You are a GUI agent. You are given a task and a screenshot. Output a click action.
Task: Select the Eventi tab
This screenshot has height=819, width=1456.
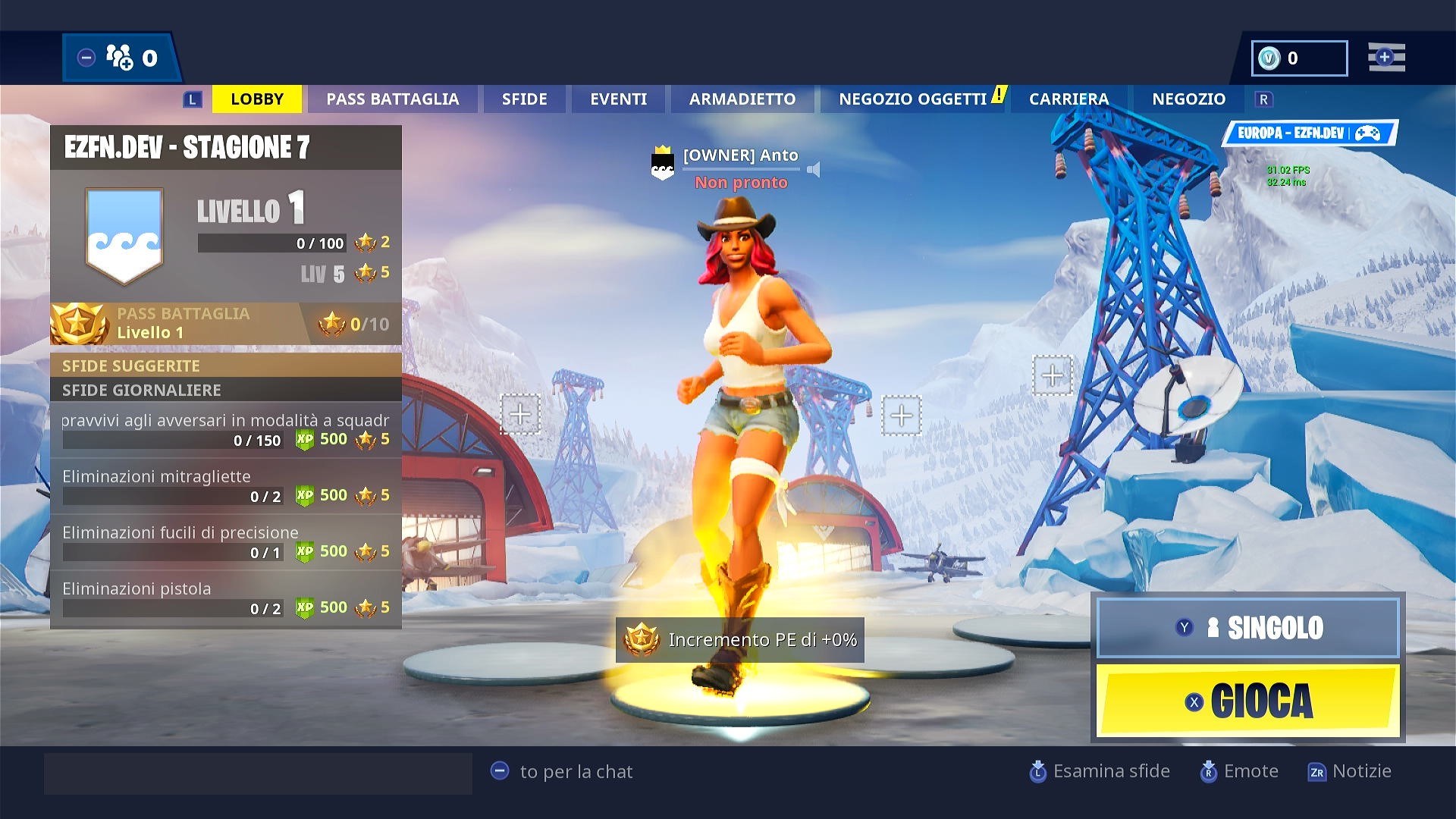pos(618,99)
